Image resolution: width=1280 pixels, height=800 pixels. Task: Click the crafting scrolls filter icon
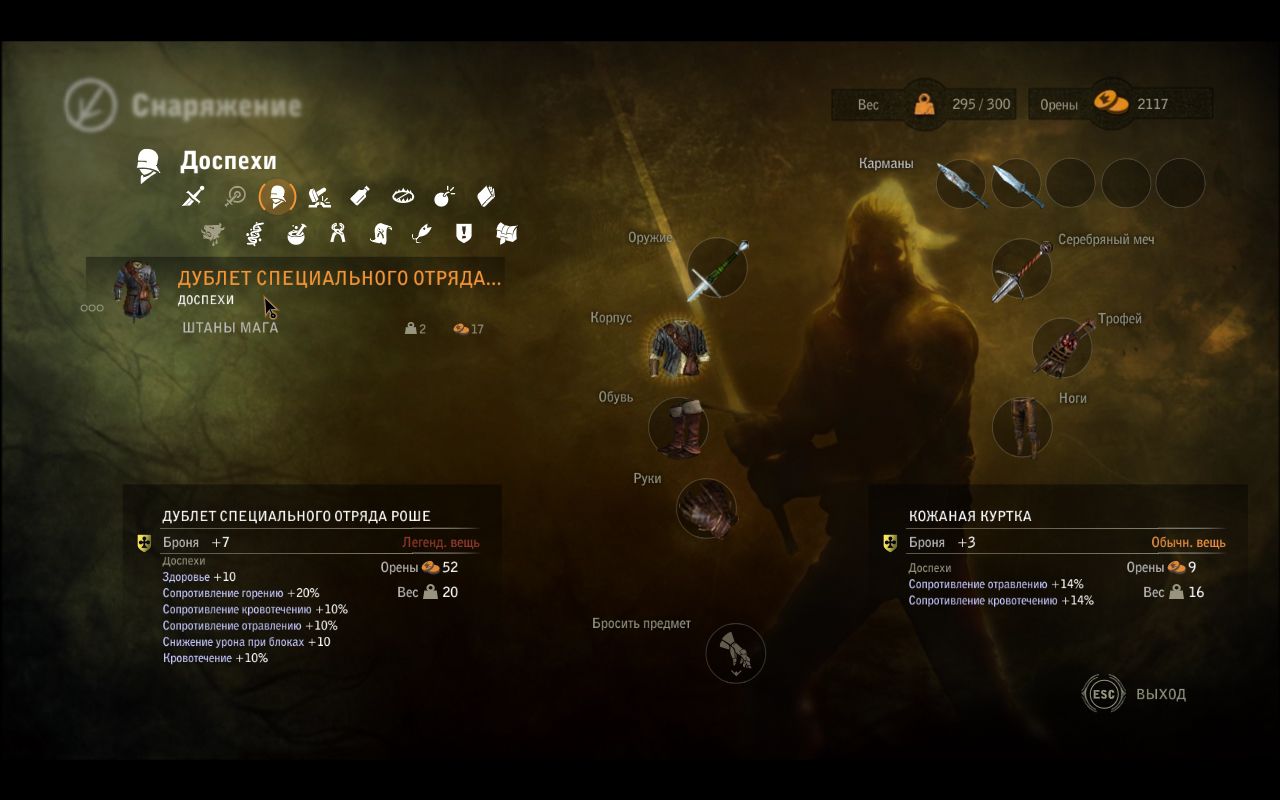tap(380, 233)
